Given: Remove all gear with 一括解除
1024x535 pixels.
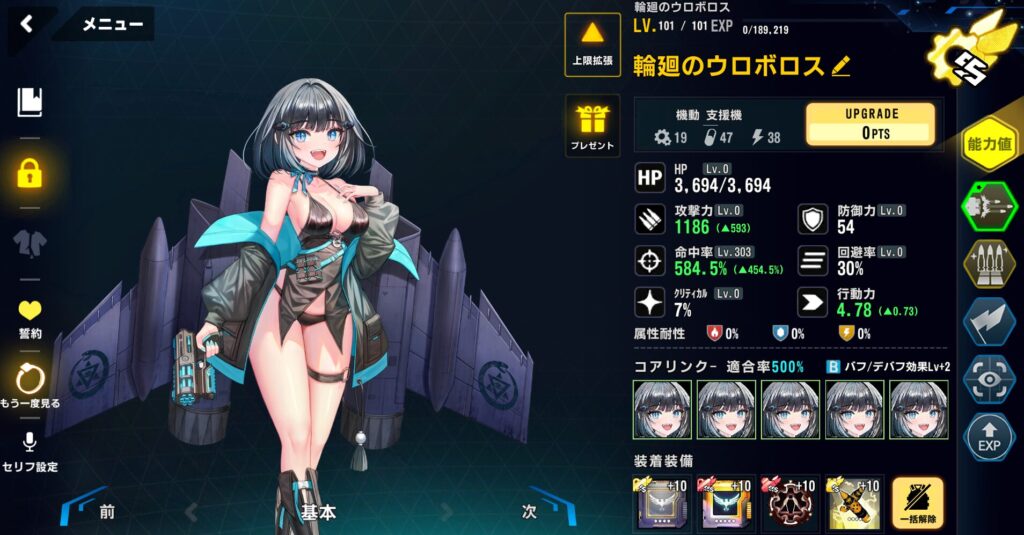Looking at the screenshot, I should coord(916,503).
